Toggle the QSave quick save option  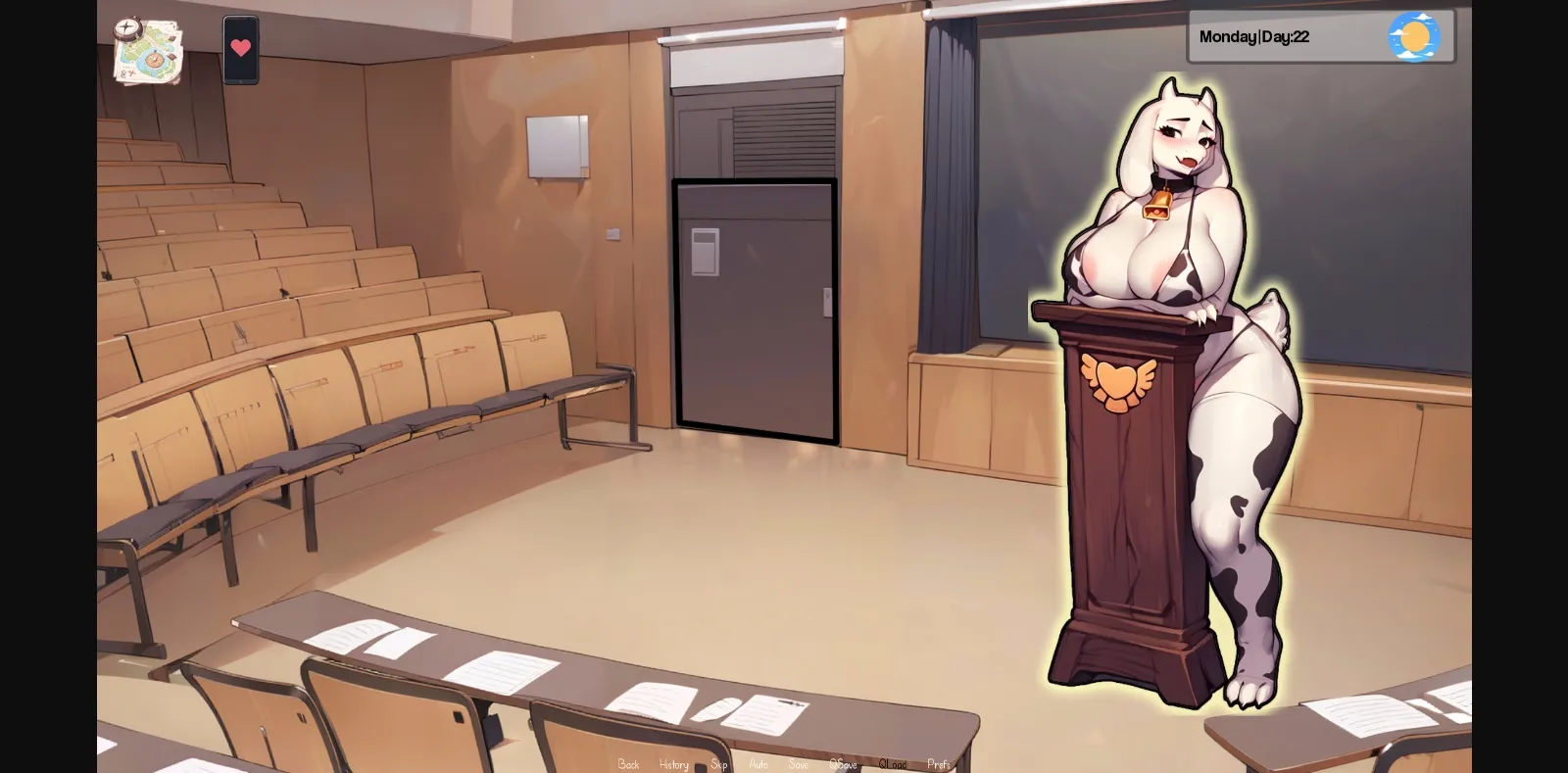click(x=844, y=764)
